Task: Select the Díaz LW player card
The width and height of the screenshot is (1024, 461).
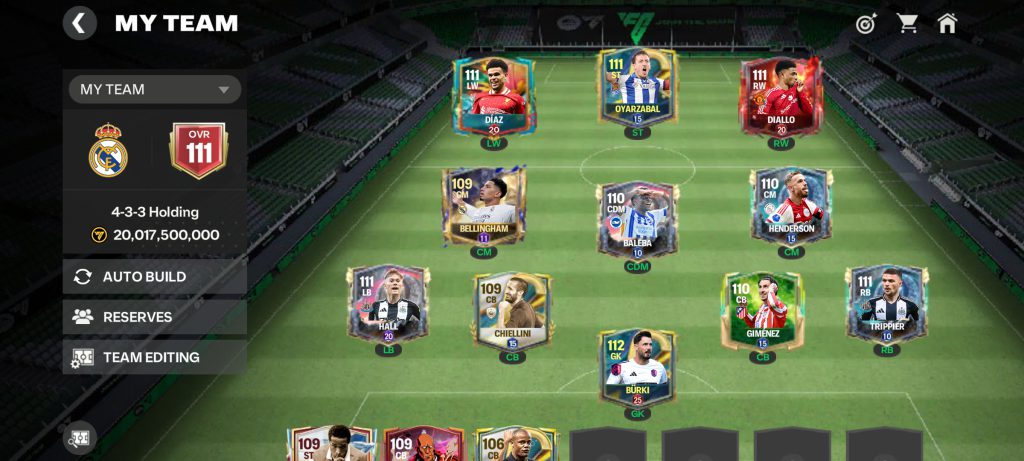Action: point(494,96)
